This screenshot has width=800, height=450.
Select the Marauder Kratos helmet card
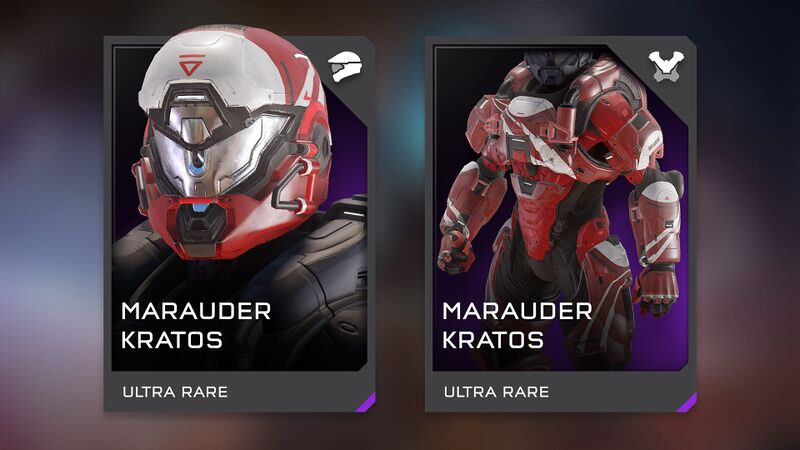coord(239,224)
